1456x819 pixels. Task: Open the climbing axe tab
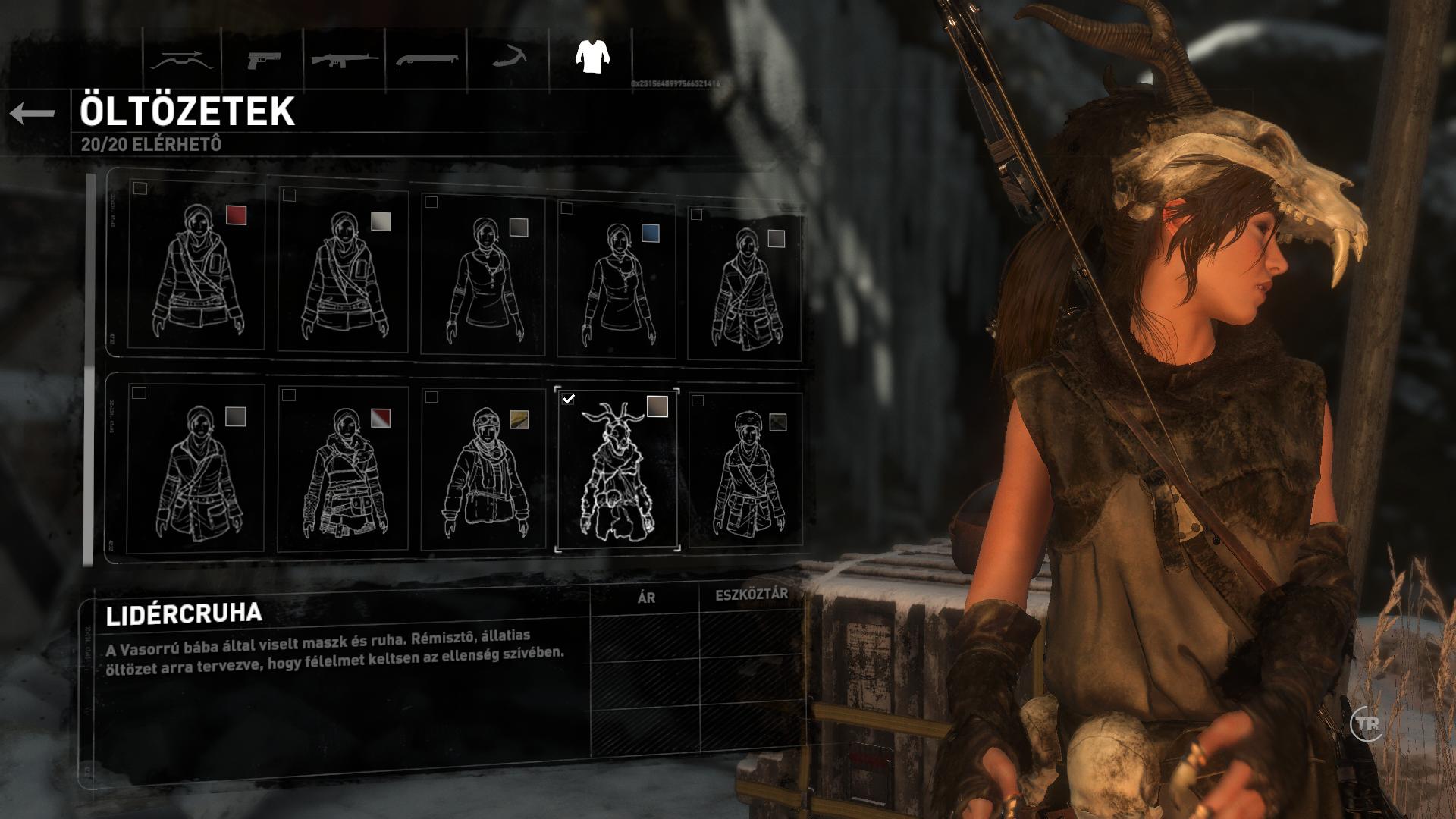(508, 58)
